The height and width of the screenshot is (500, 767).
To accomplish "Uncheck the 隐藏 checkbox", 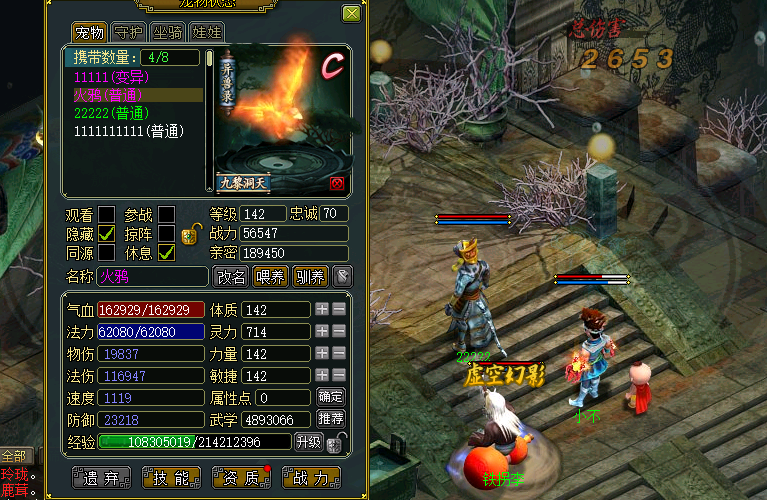I will (107, 233).
